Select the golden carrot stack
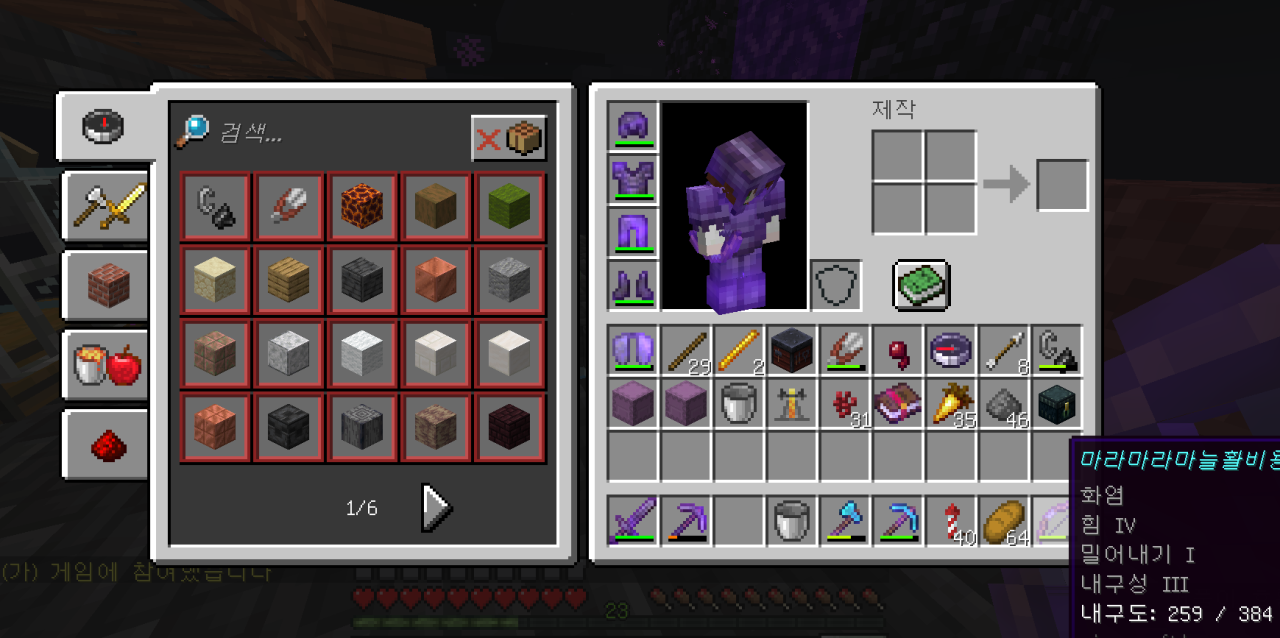 click(x=950, y=405)
